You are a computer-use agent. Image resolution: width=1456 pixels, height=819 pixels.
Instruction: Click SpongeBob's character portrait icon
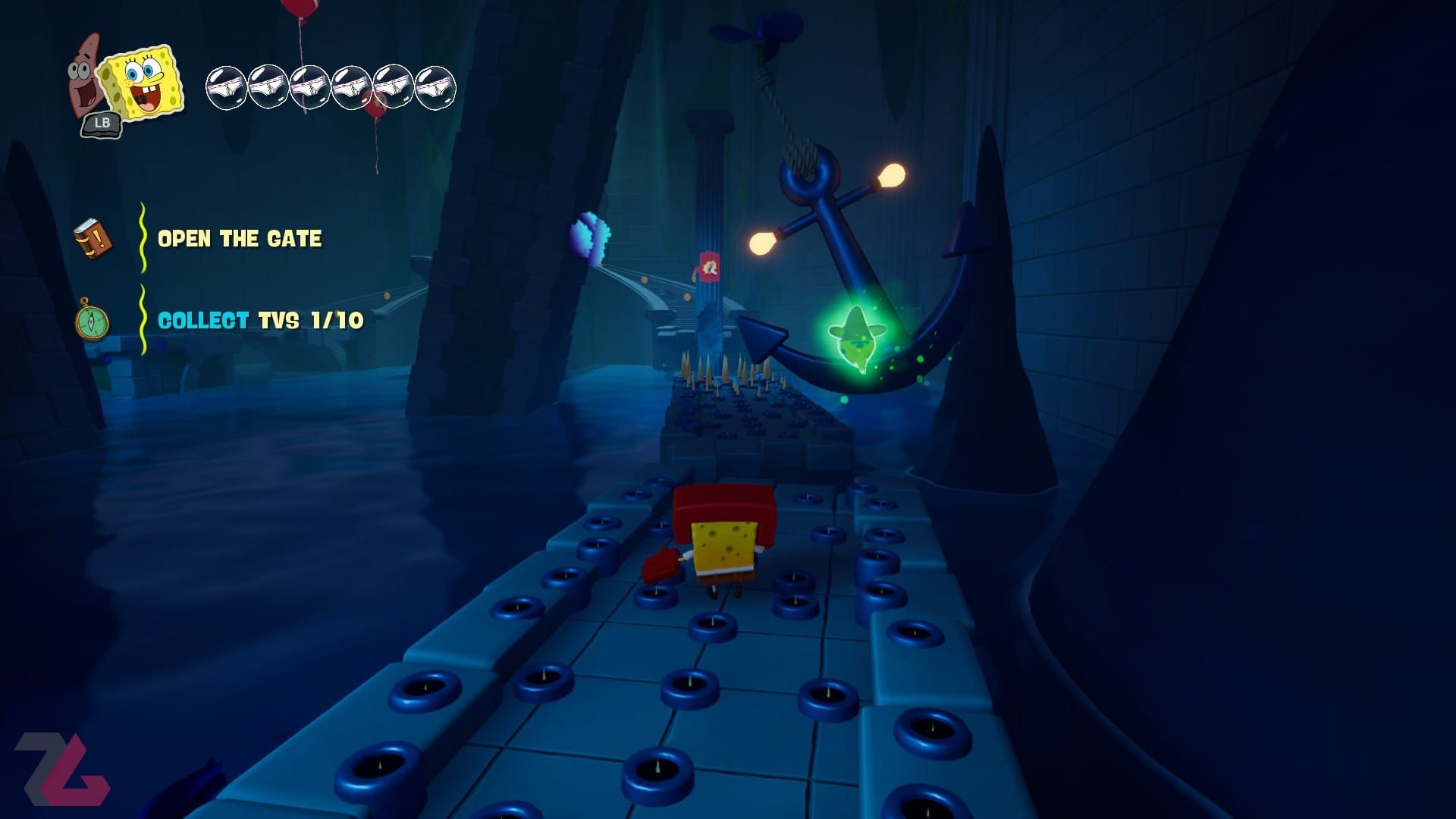click(x=140, y=80)
